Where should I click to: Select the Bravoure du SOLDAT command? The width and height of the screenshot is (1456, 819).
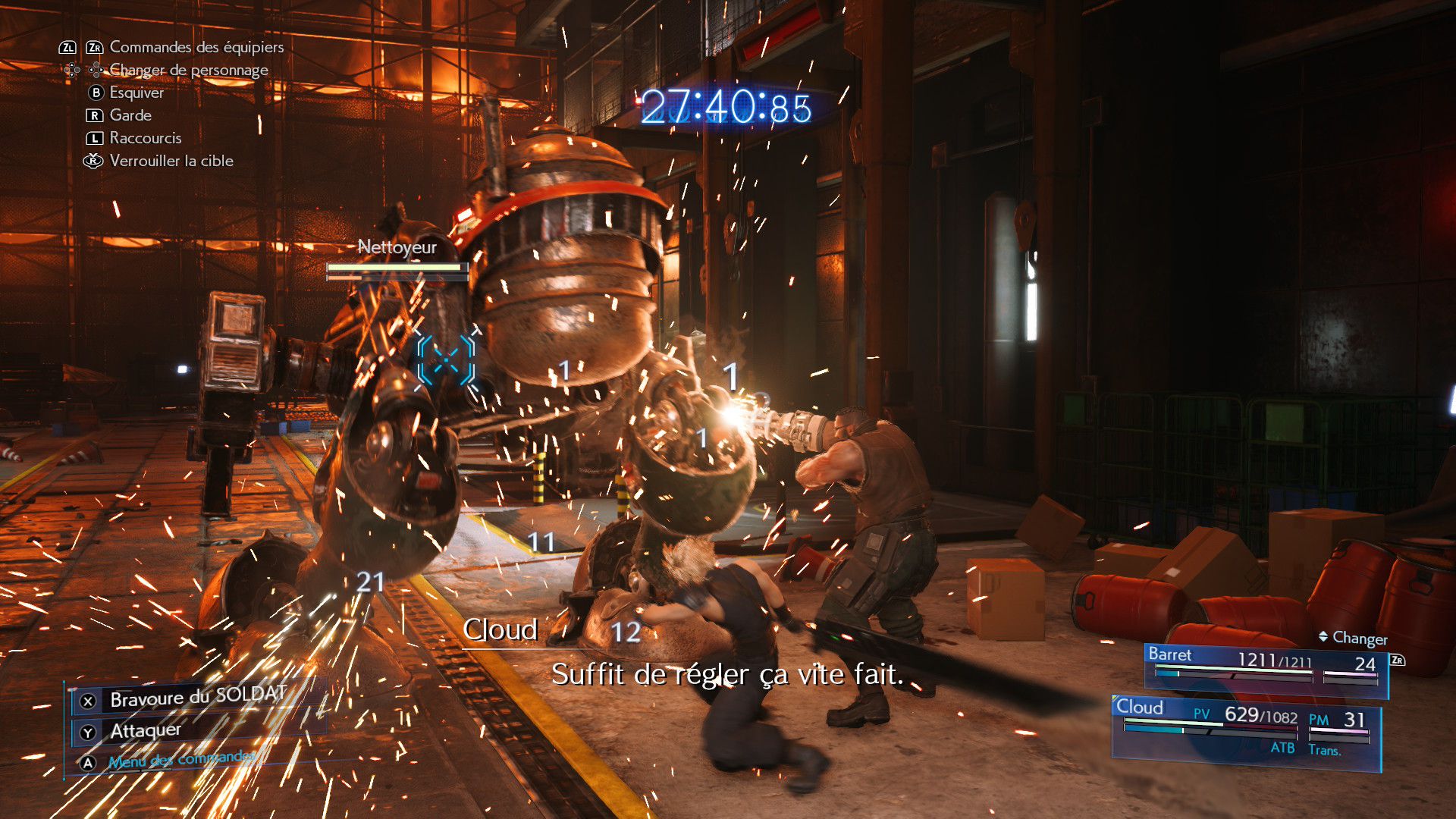pyautogui.click(x=197, y=698)
